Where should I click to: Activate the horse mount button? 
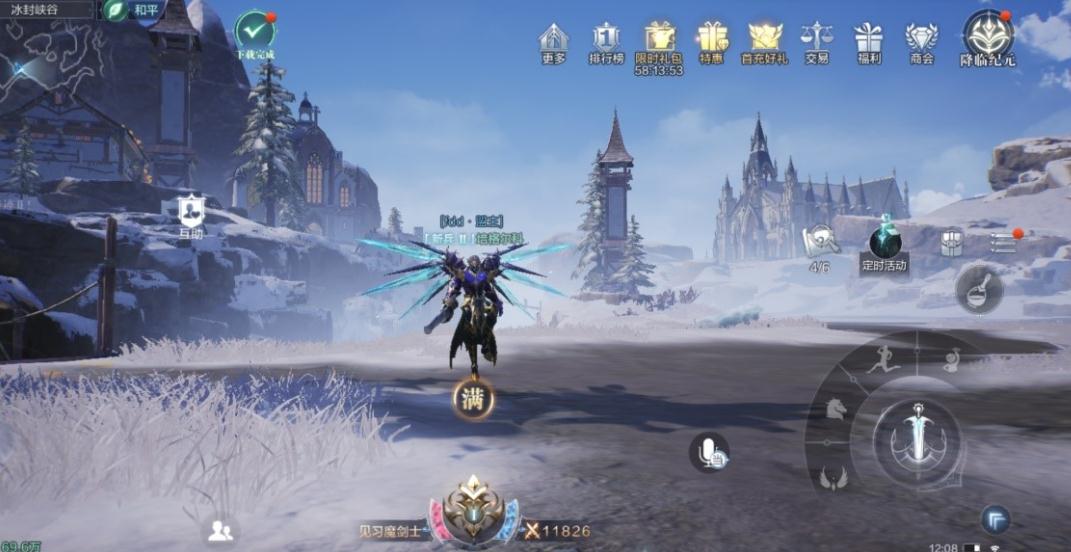click(x=835, y=408)
